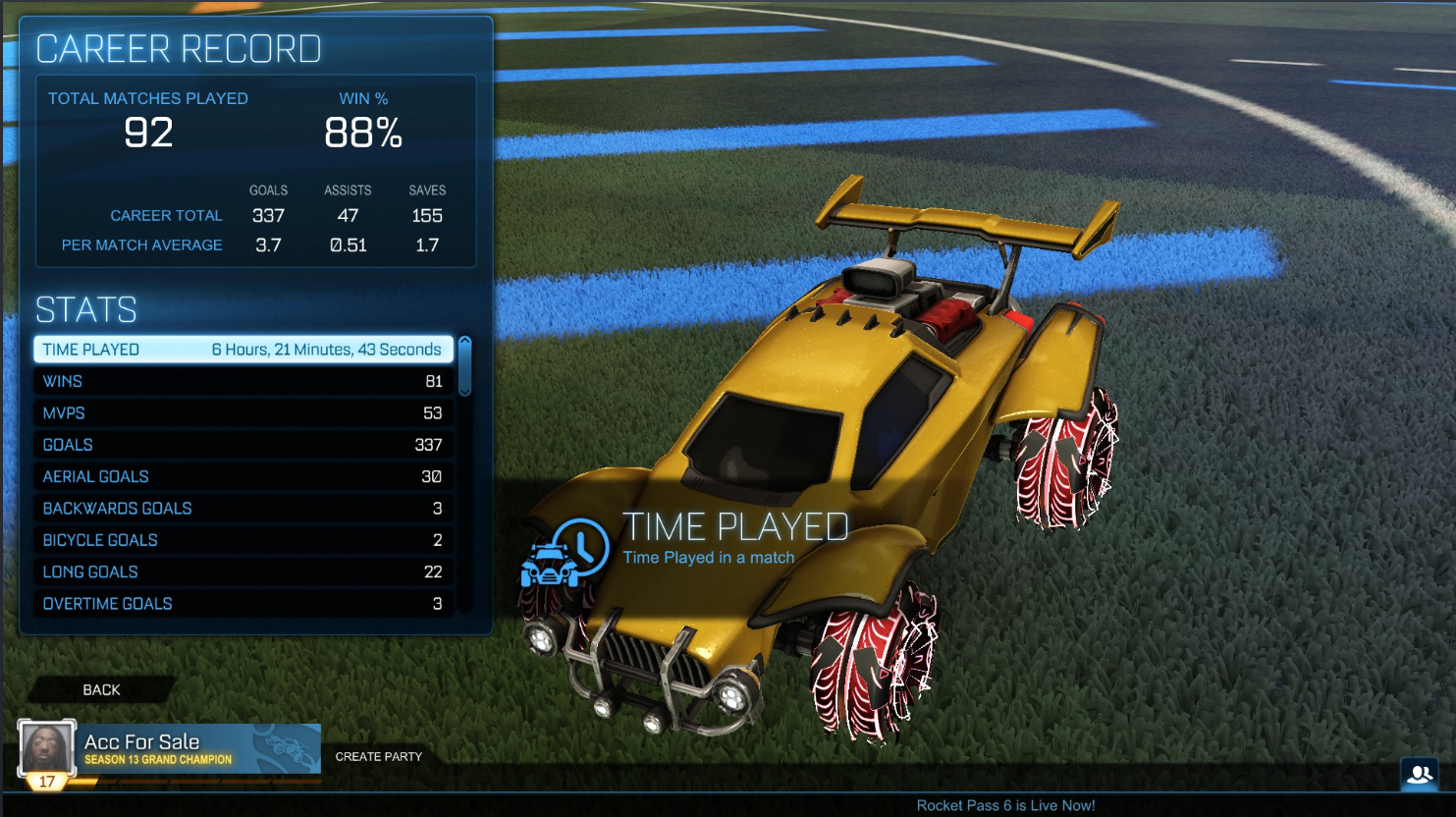Select the Time Played stat row
The image size is (1456, 817).
point(243,350)
